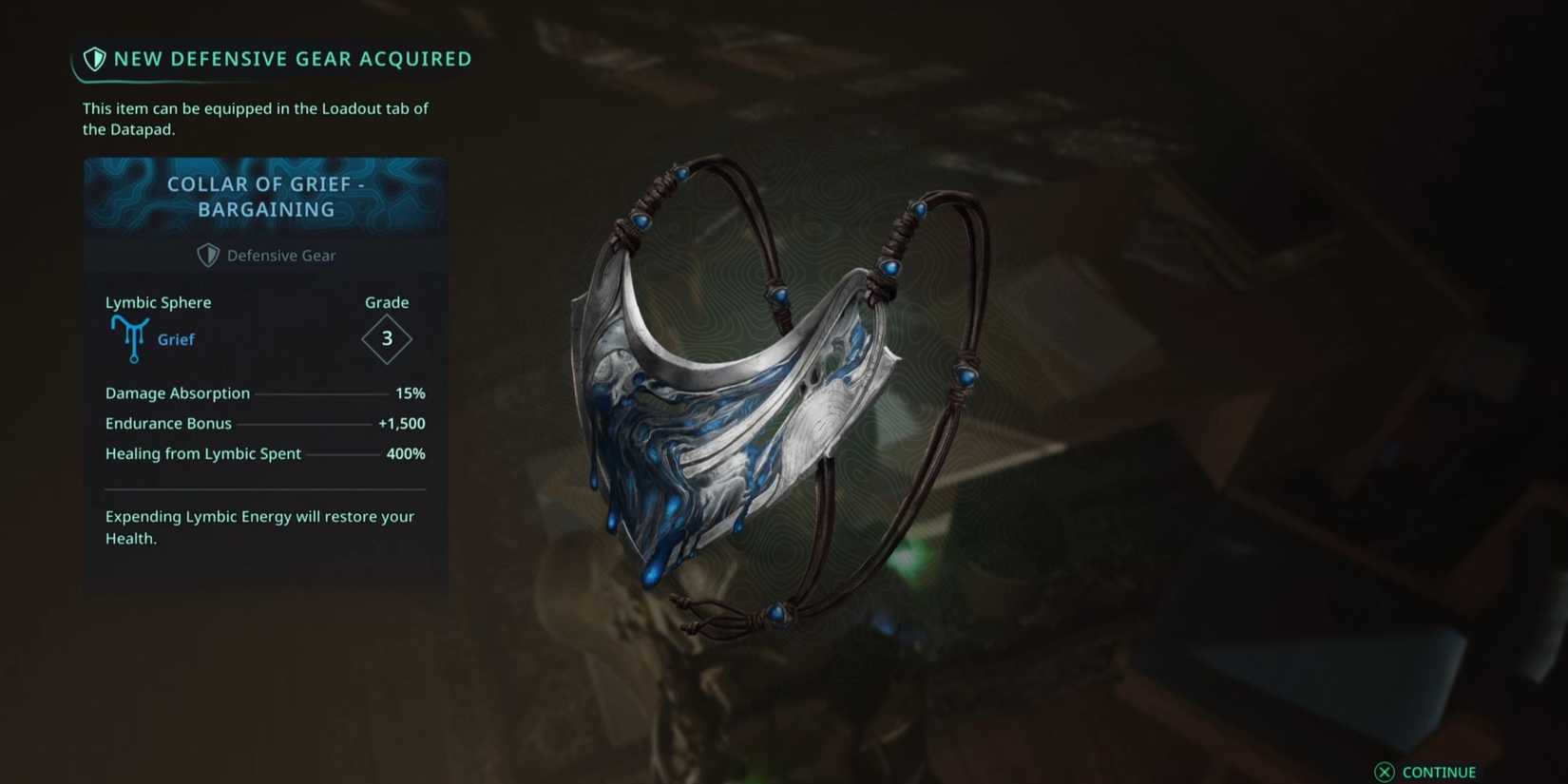
Task: Click the X controller button icon
Action: (x=1386, y=772)
